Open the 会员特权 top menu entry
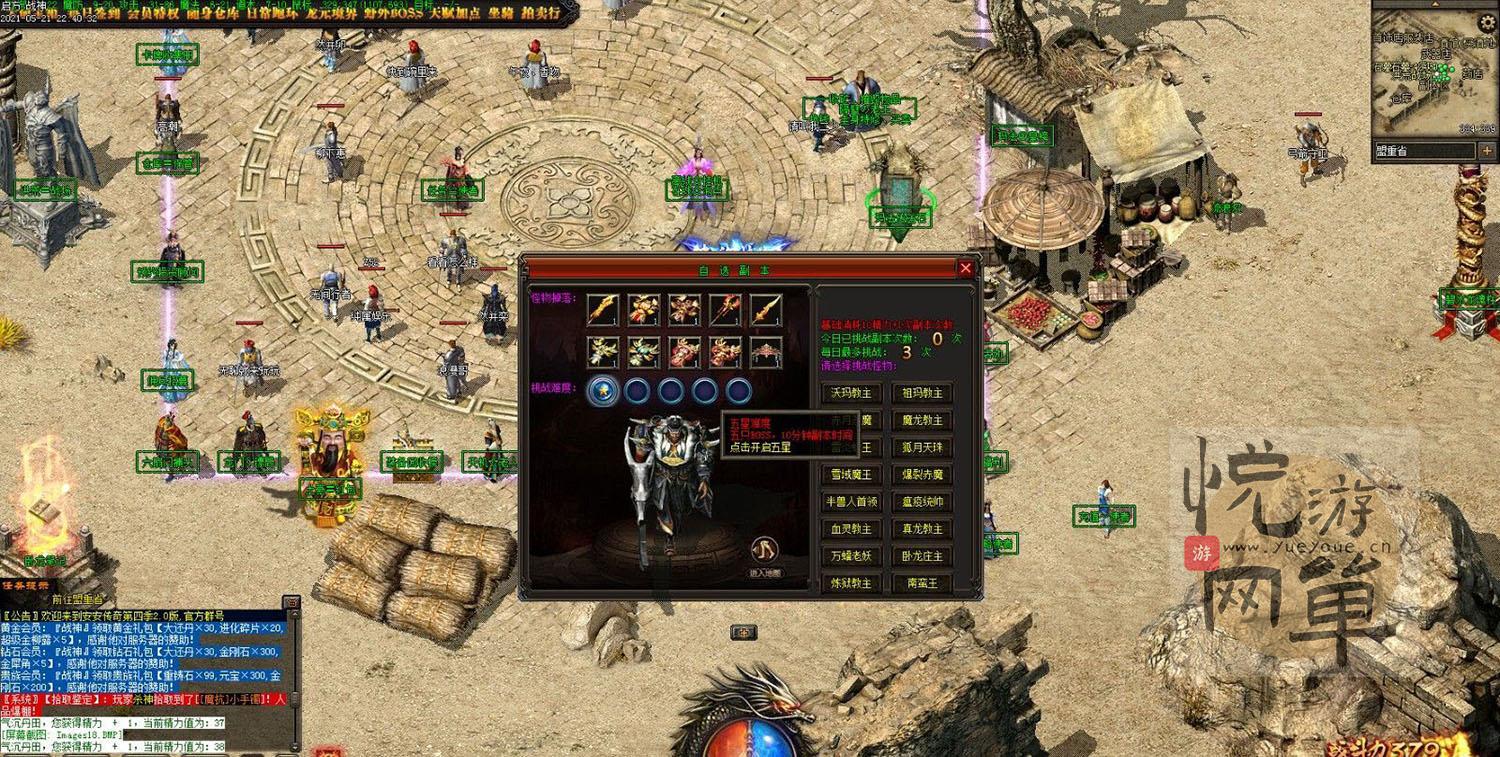The height and width of the screenshot is (757, 1500). [153, 14]
